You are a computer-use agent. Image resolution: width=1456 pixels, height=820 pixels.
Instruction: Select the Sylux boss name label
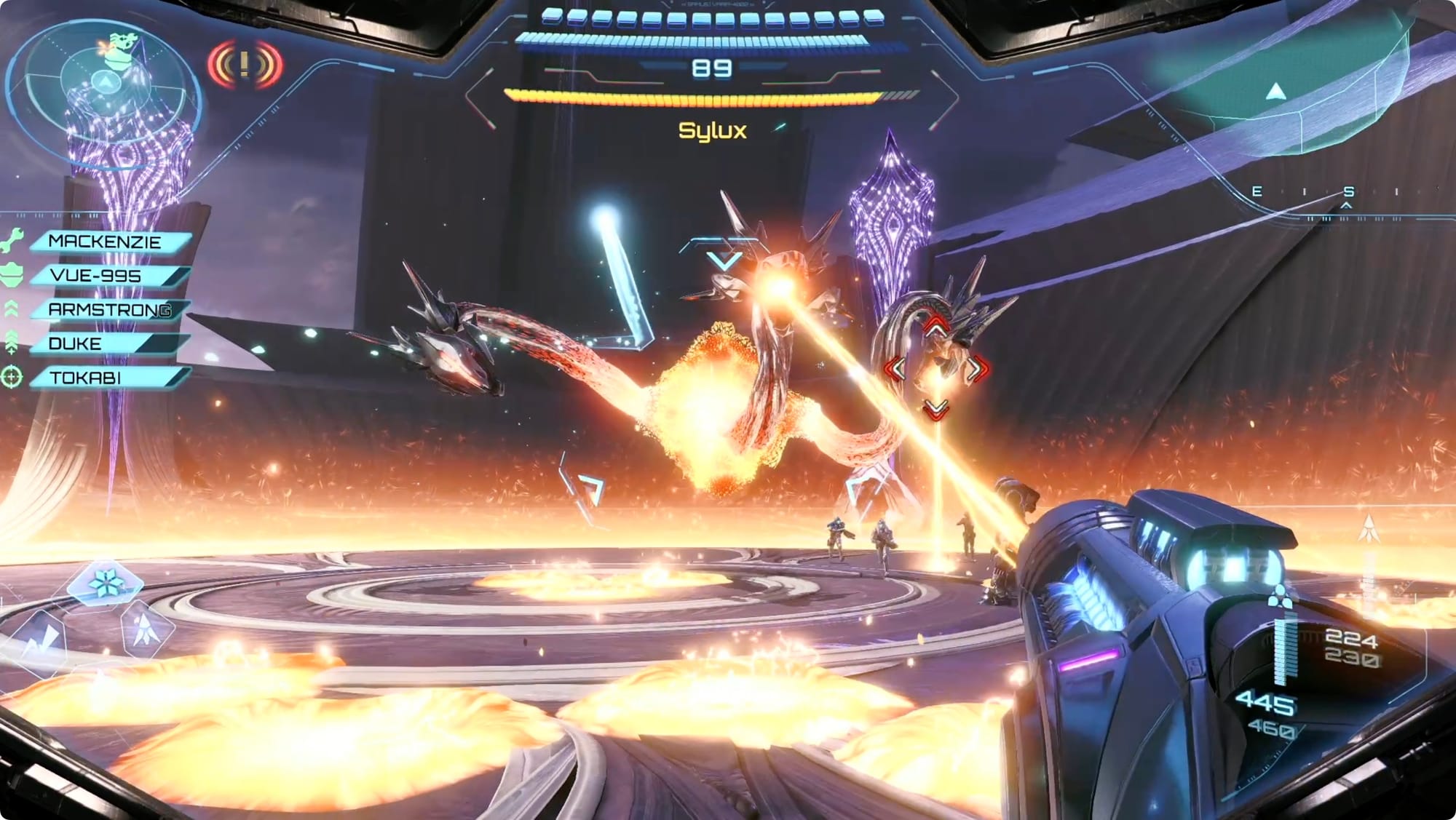[713, 131]
